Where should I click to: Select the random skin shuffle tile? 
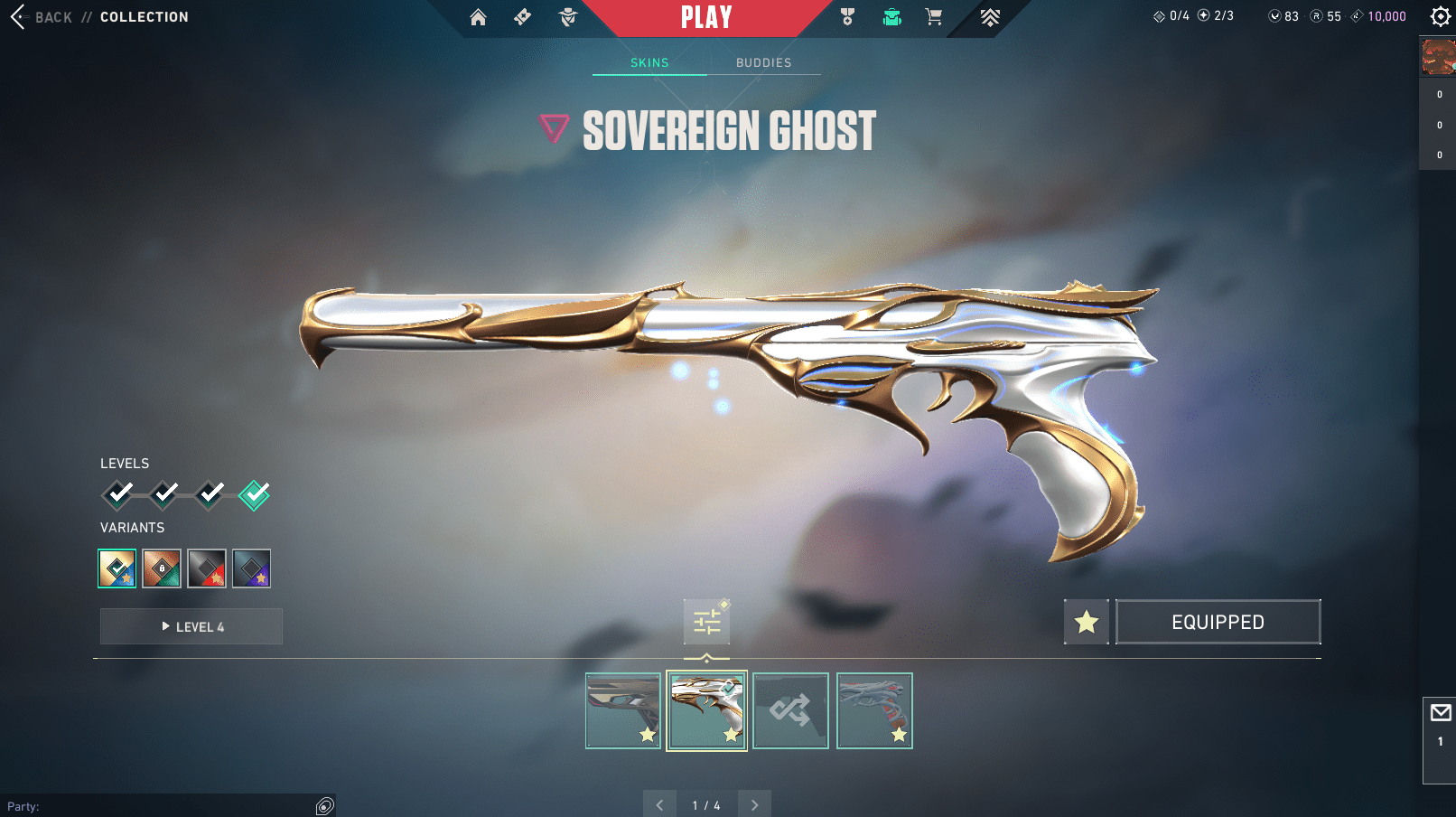[x=790, y=710]
